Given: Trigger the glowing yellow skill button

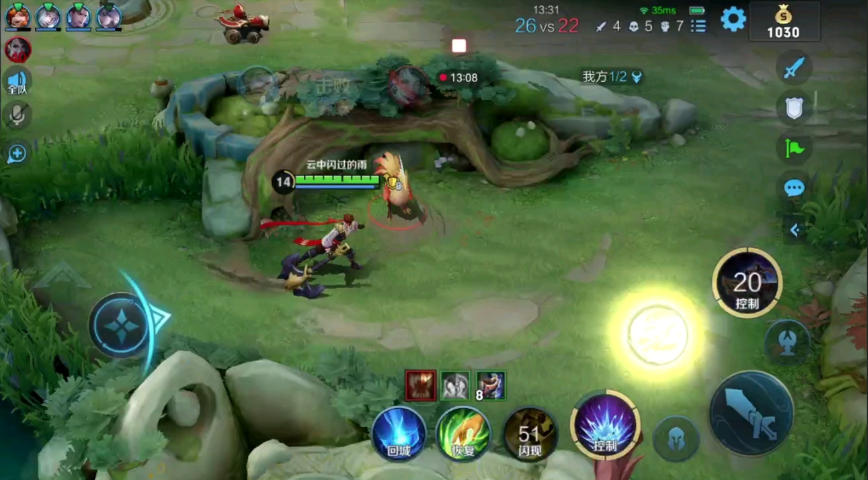Looking at the screenshot, I should [x=657, y=333].
